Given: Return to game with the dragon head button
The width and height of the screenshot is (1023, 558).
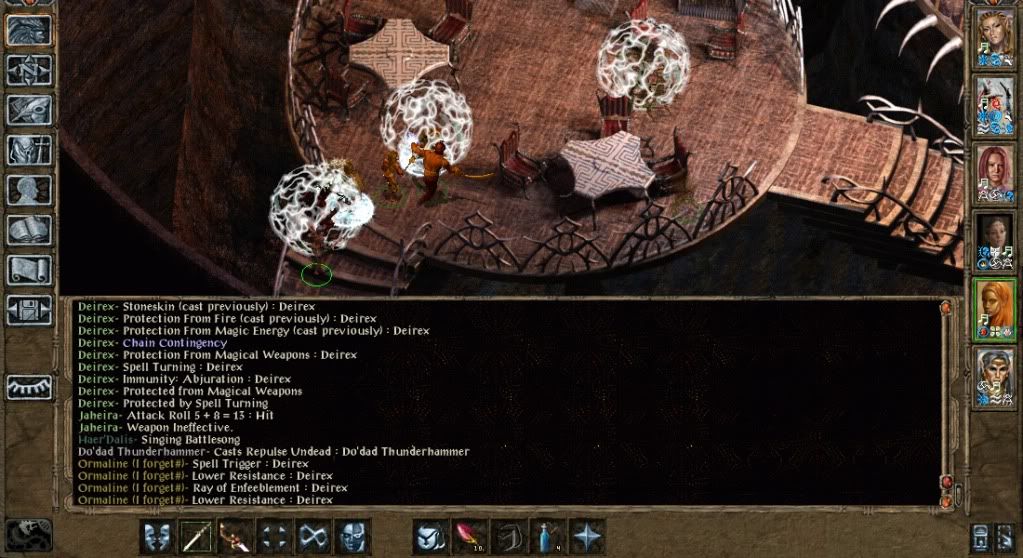Looking at the screenshot, I should [29, 29].
